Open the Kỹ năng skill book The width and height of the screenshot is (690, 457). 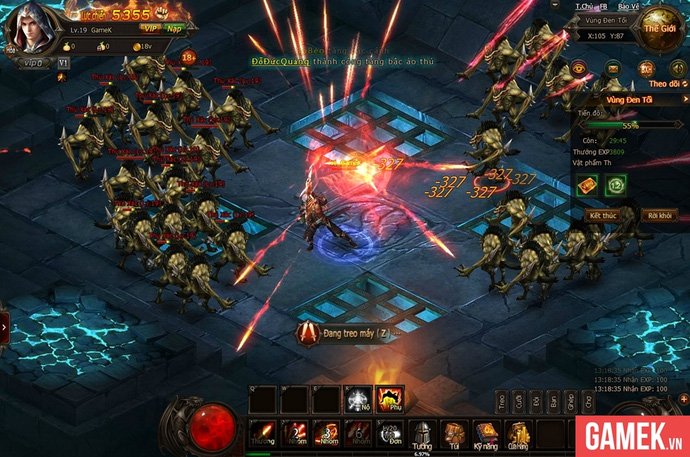[x=486, y=432]
